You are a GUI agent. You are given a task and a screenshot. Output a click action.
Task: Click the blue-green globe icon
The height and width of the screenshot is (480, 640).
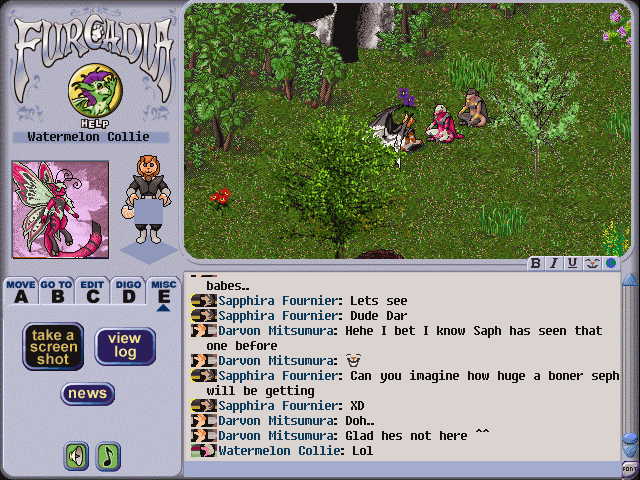[610, 264]
